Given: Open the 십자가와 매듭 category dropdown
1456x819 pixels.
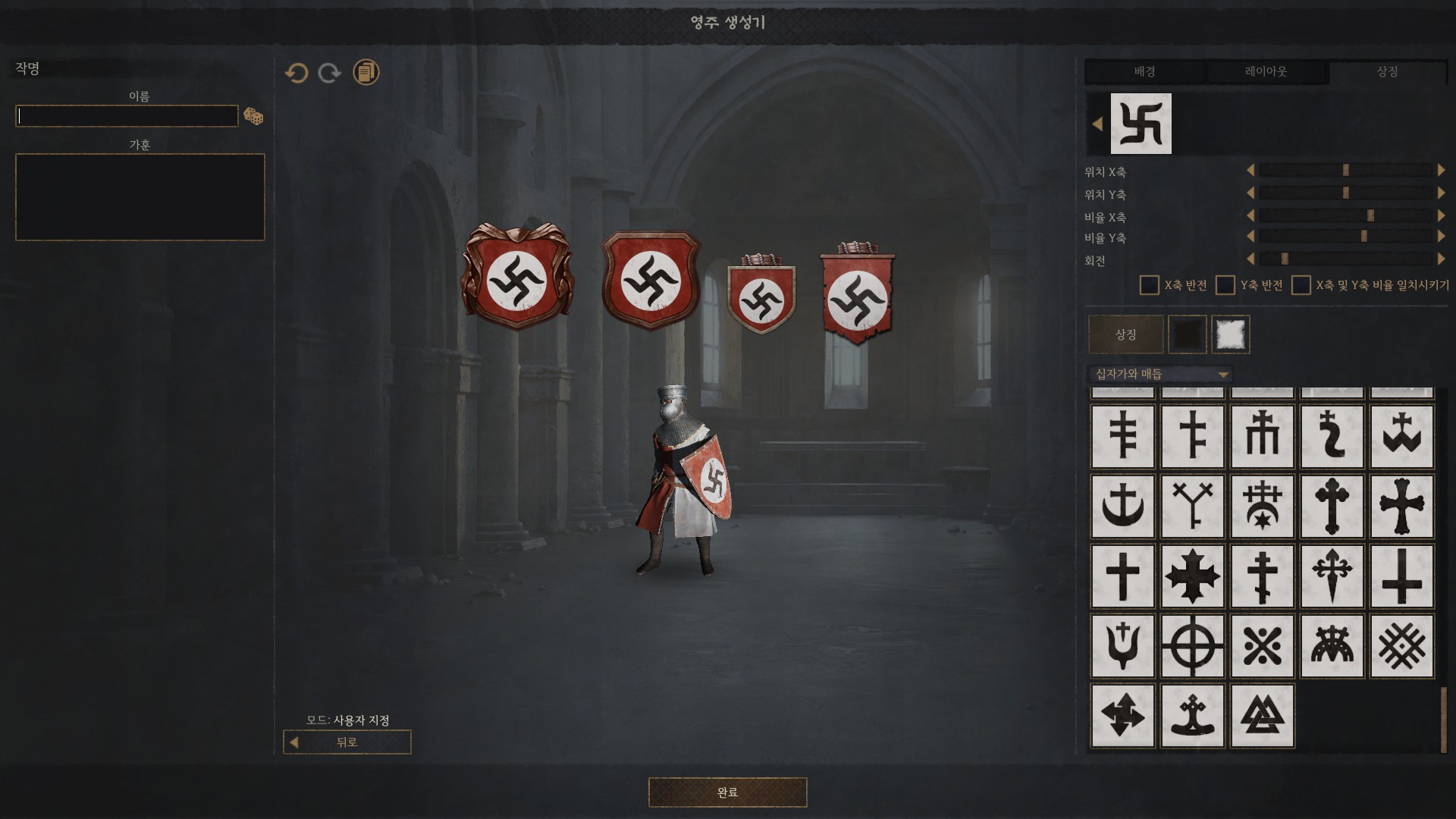Looking at the screenshot, I should click(1161, 374).
